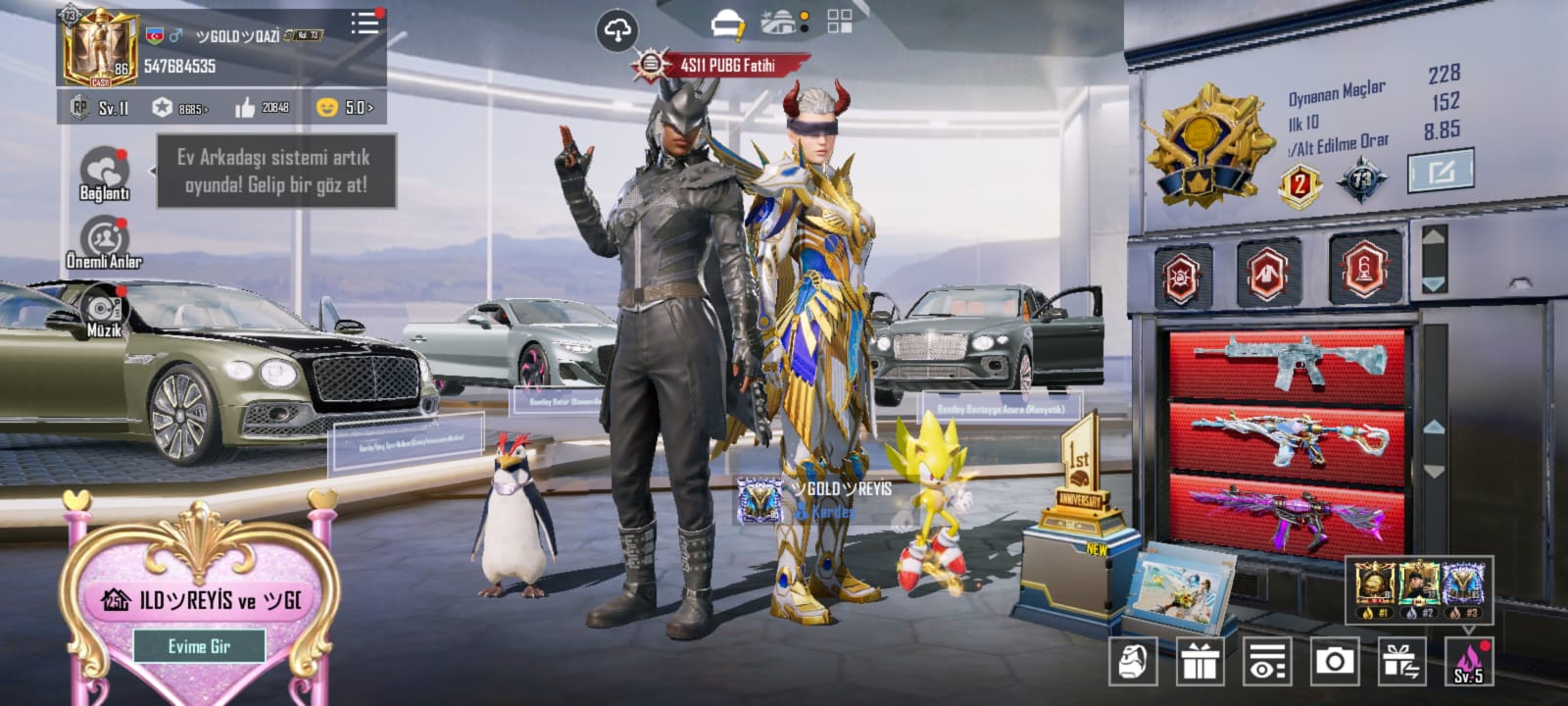1568x706 pixels.
Task: Click the edit icon next to the stats panel
Action: click(x=1441, y=170)
